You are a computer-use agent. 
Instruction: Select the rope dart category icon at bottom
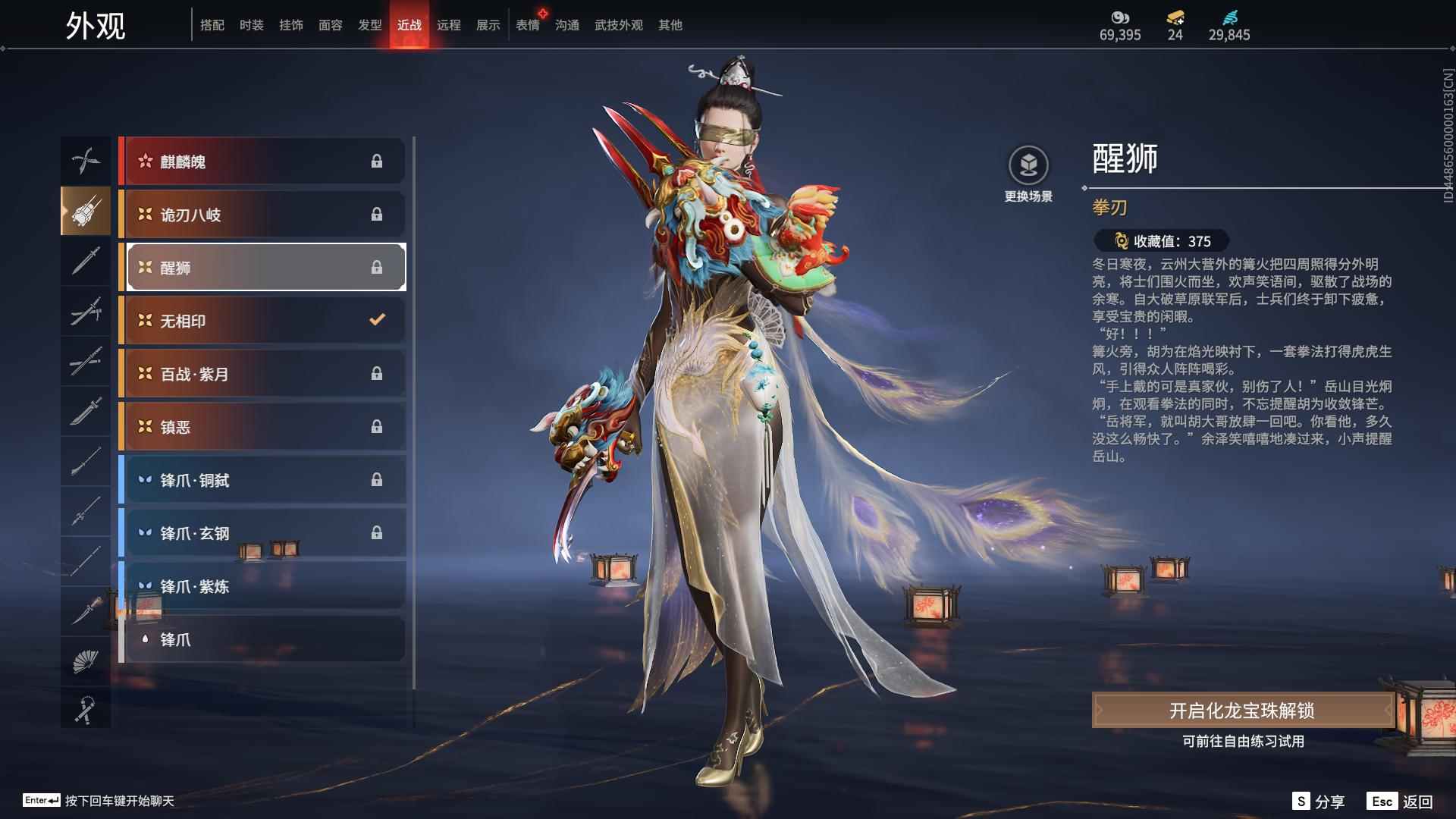(86, 709)
